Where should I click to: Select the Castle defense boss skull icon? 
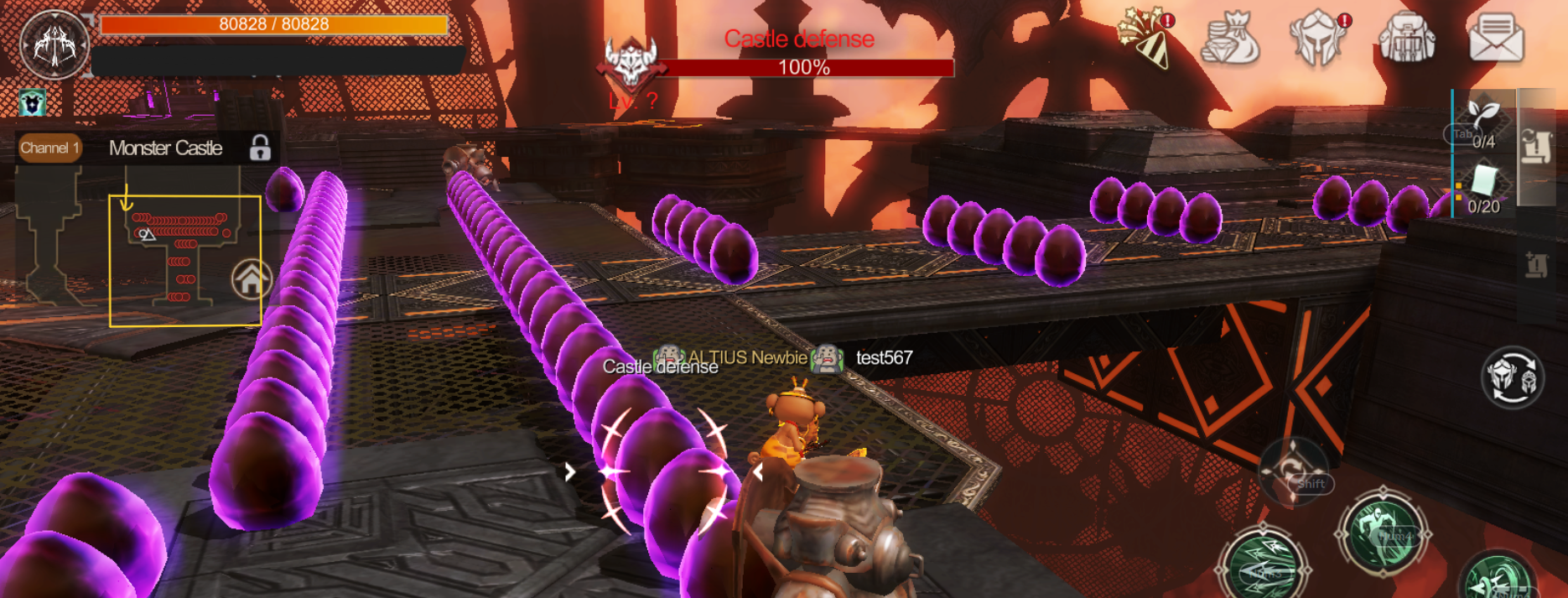631,61
